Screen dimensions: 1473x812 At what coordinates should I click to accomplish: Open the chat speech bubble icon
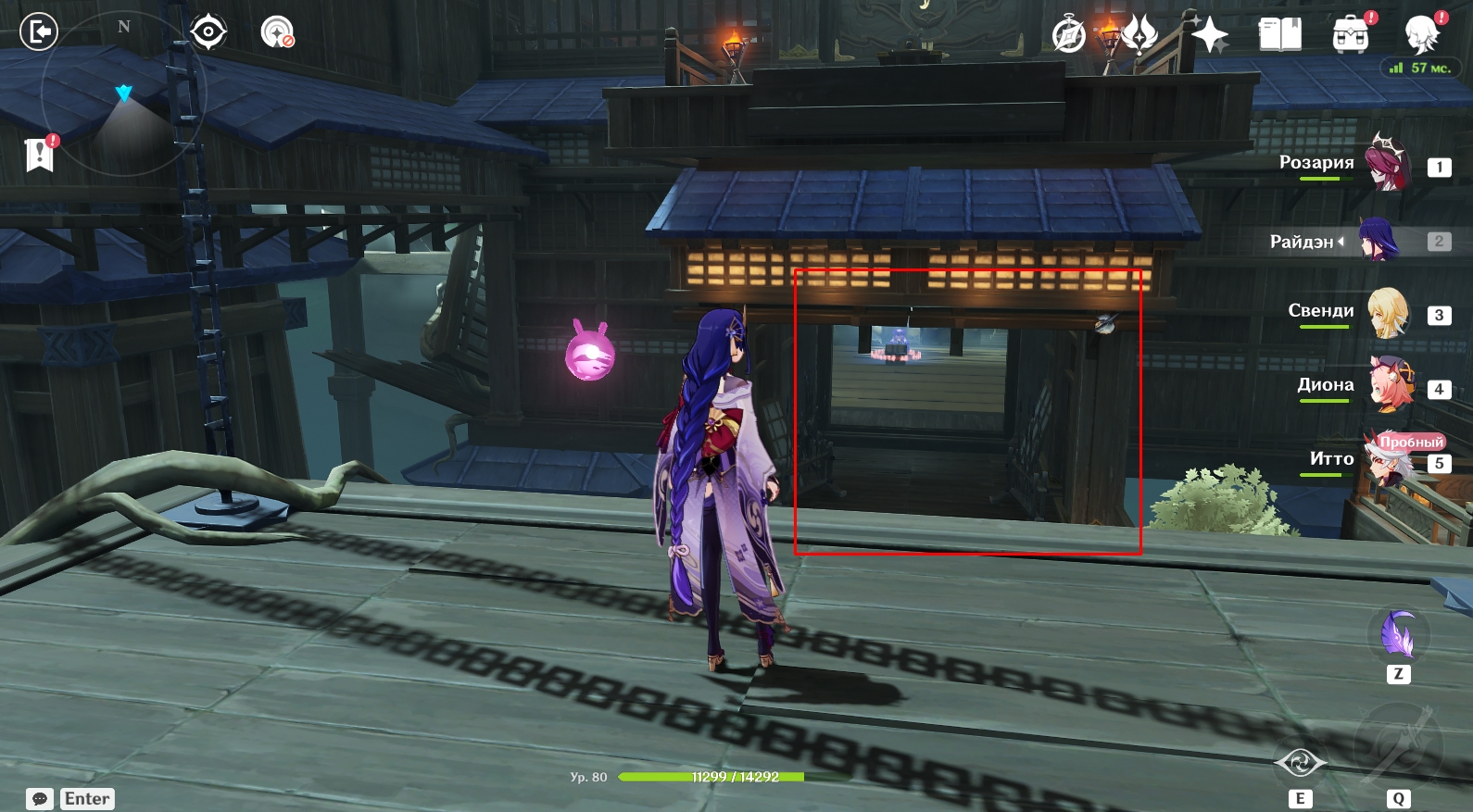(40, 799)
